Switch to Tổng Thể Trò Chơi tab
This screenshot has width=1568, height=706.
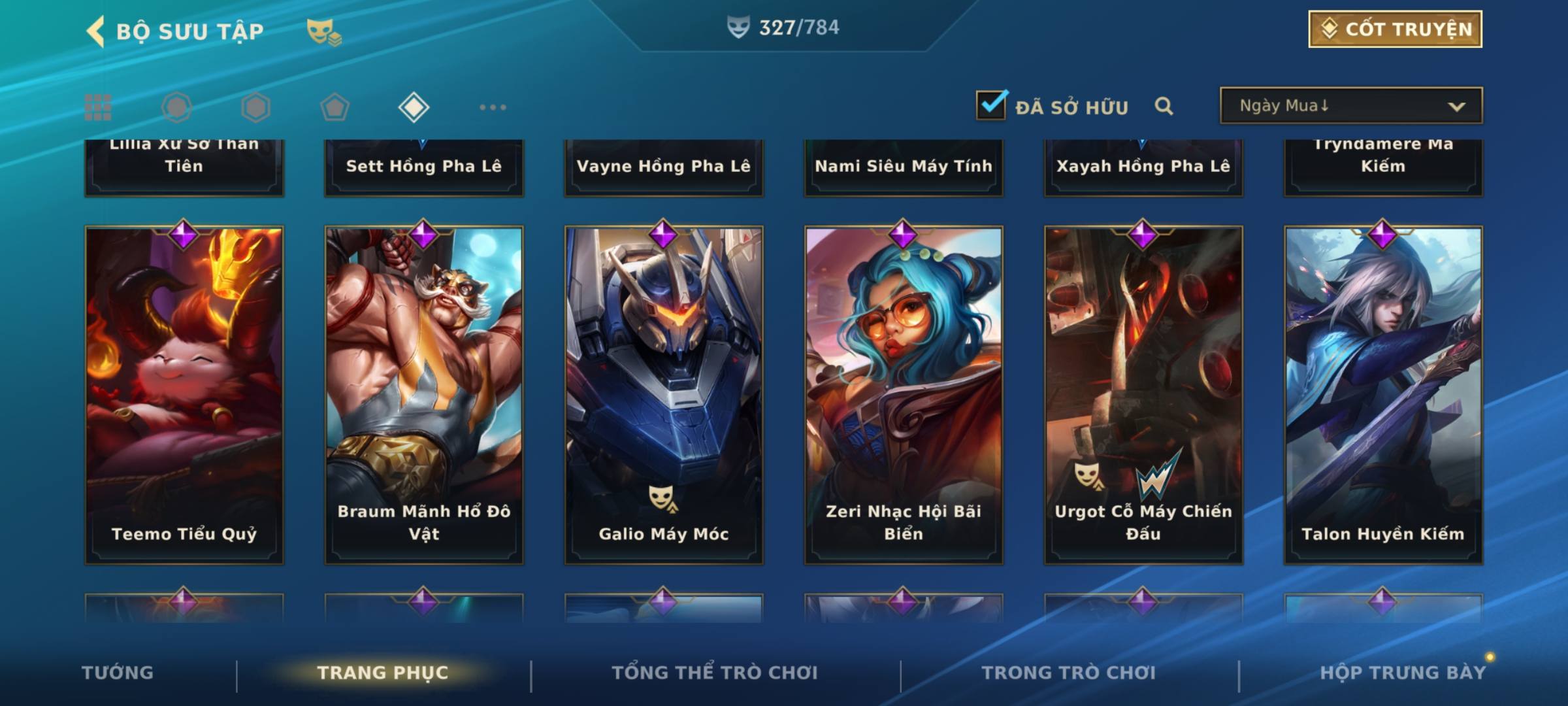click(714, 673)
